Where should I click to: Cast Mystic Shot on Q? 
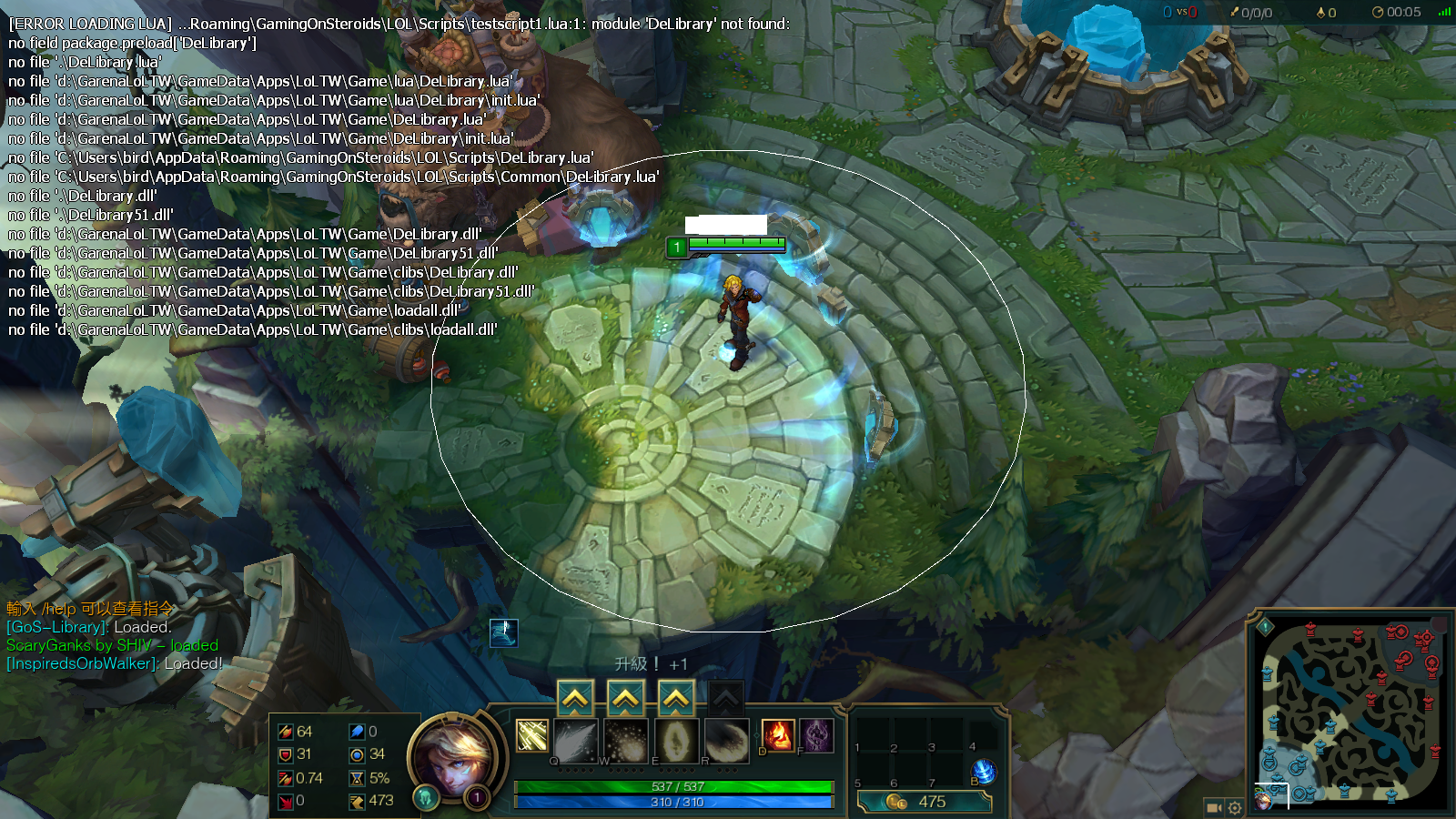tap(575, 741)
